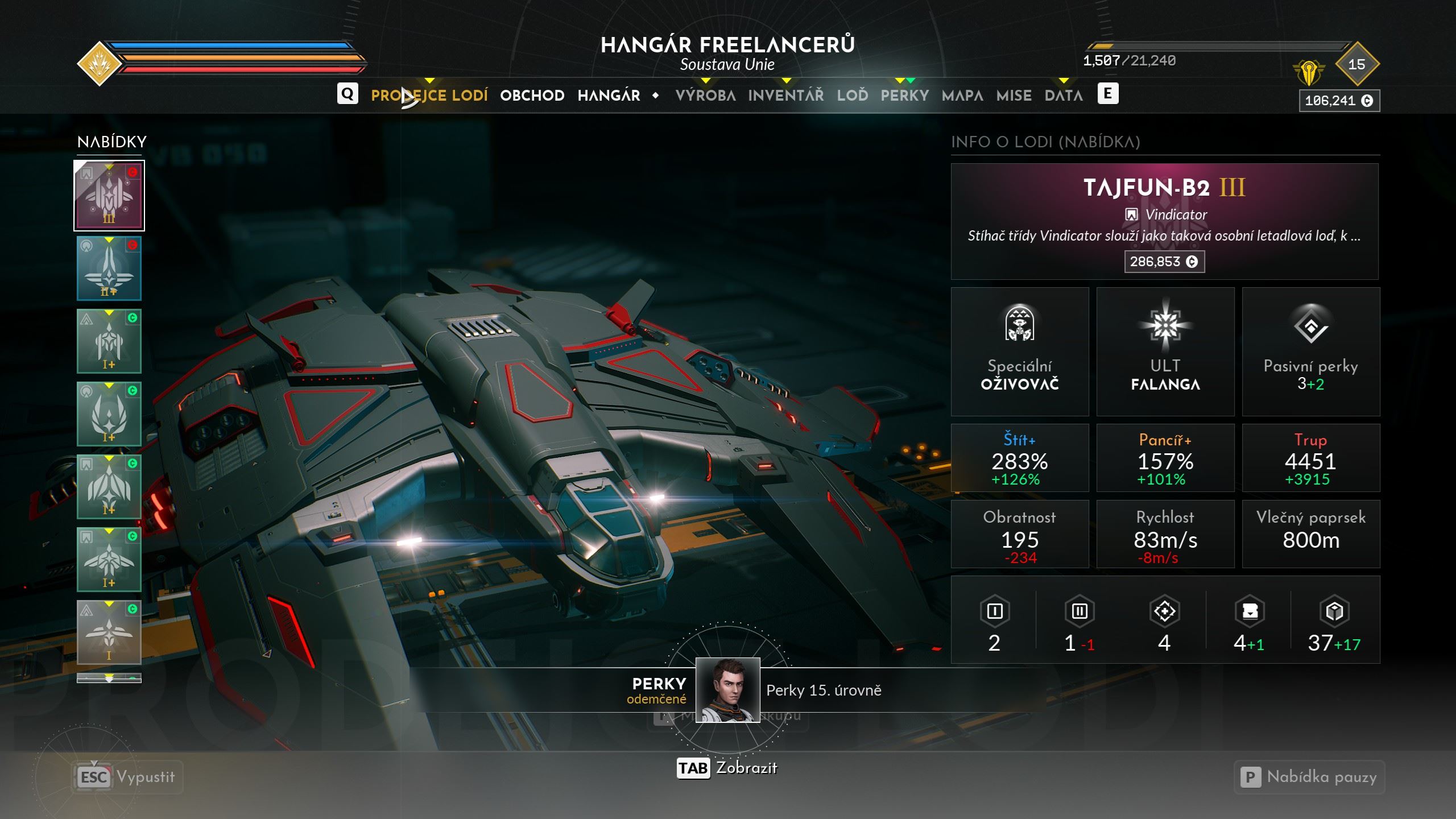The image size is (1456, 819).
Task: Inspect the Falanga ULT ability tile
Action: pyautogui.click(x=1165, y=351)
